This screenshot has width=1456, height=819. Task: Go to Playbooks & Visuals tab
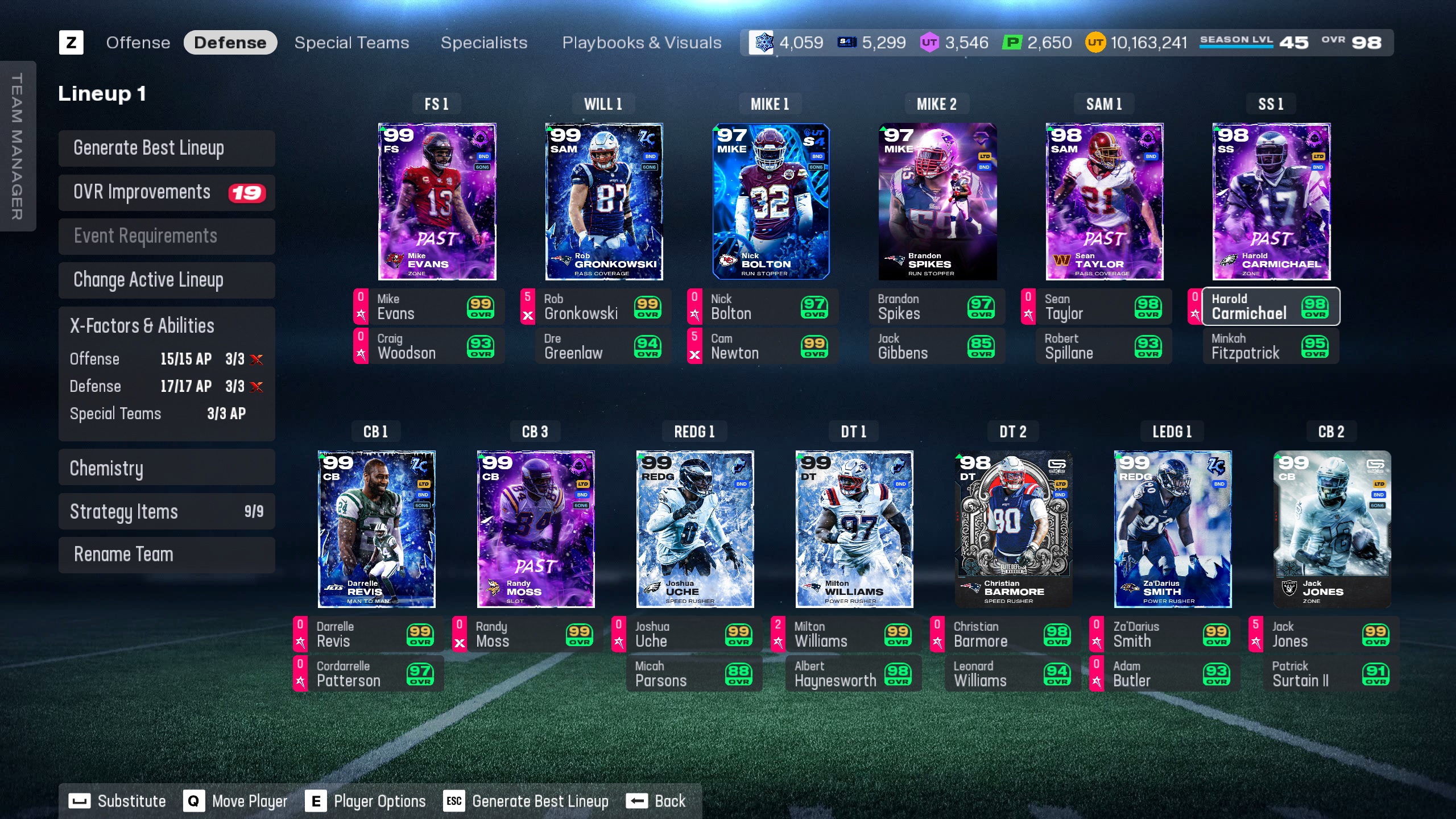pos(642,43)
